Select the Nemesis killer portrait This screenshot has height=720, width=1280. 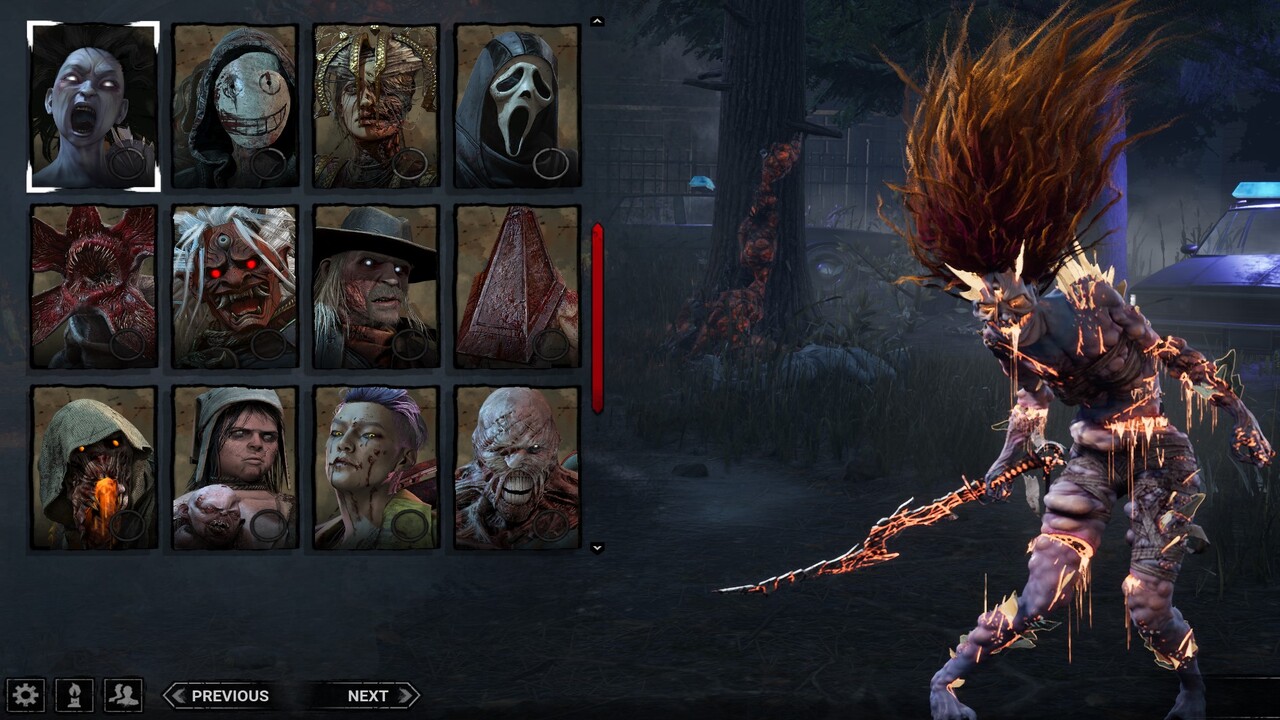(x=510, y=471)
